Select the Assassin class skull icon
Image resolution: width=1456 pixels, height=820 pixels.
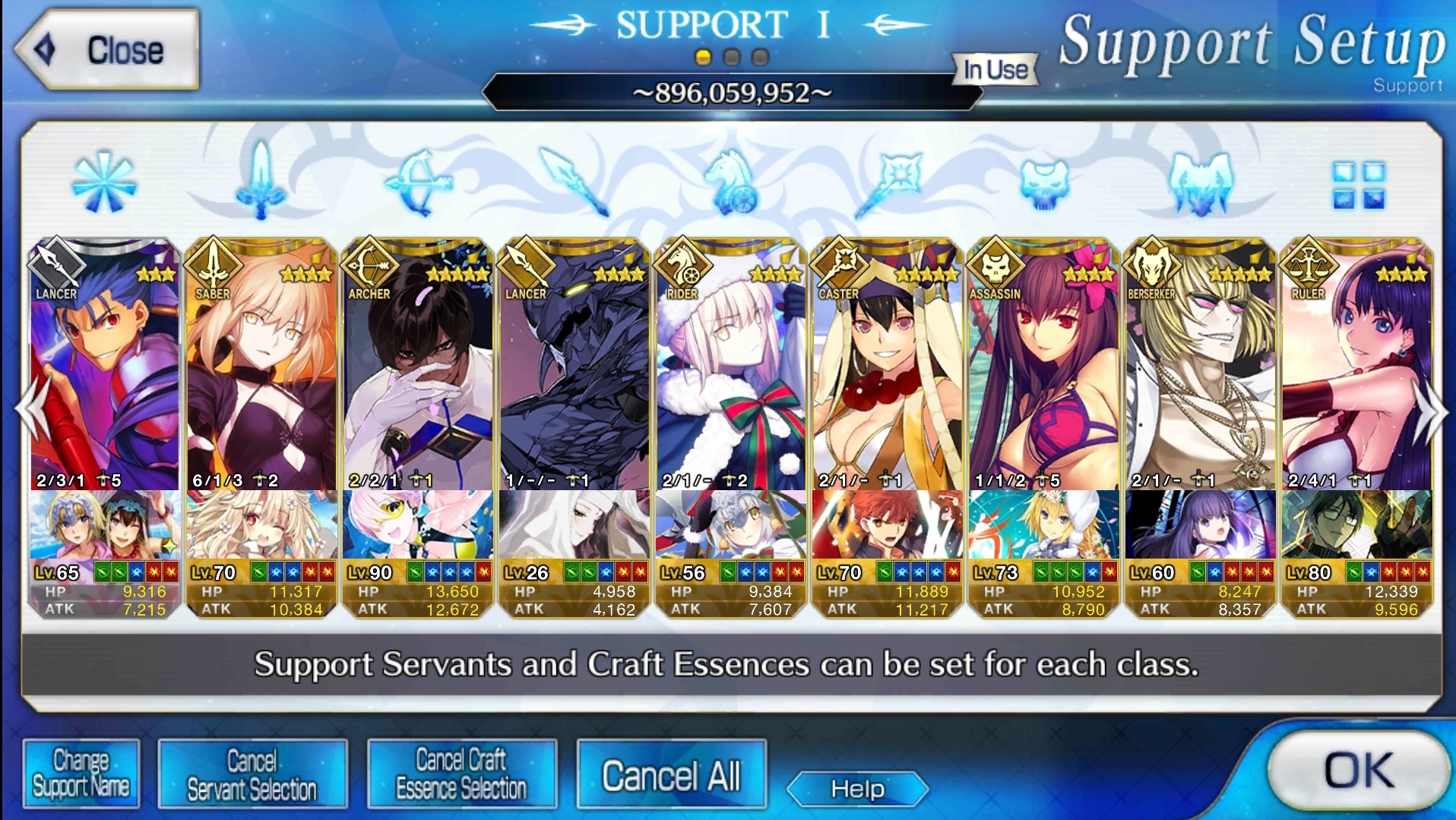1044,182
